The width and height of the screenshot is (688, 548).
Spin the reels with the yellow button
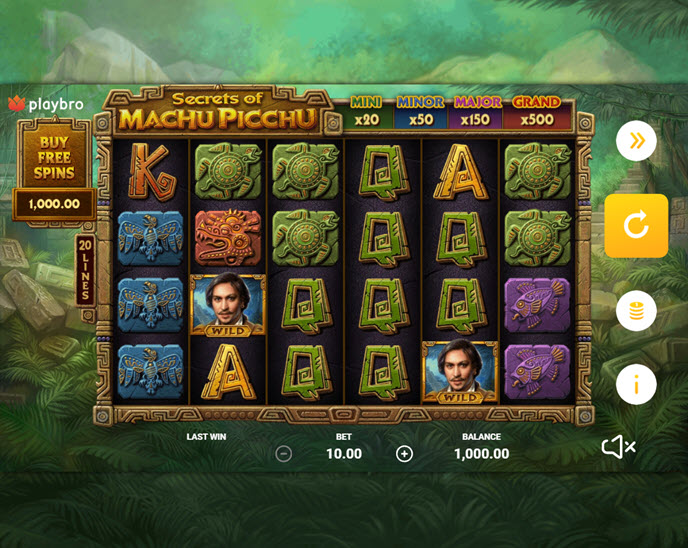coord(636,226)
